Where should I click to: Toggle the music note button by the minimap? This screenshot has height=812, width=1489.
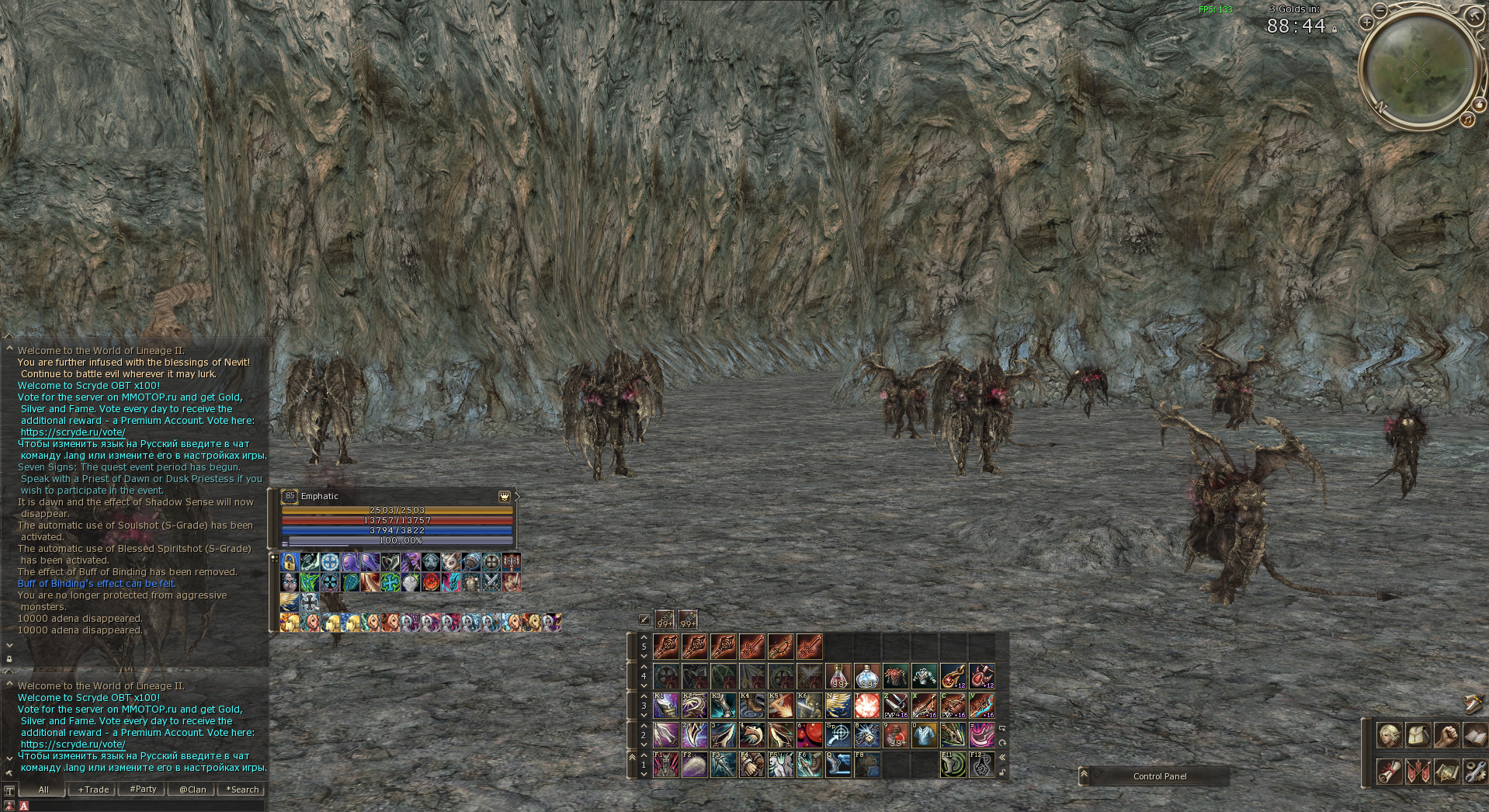tap(1467, 120)
